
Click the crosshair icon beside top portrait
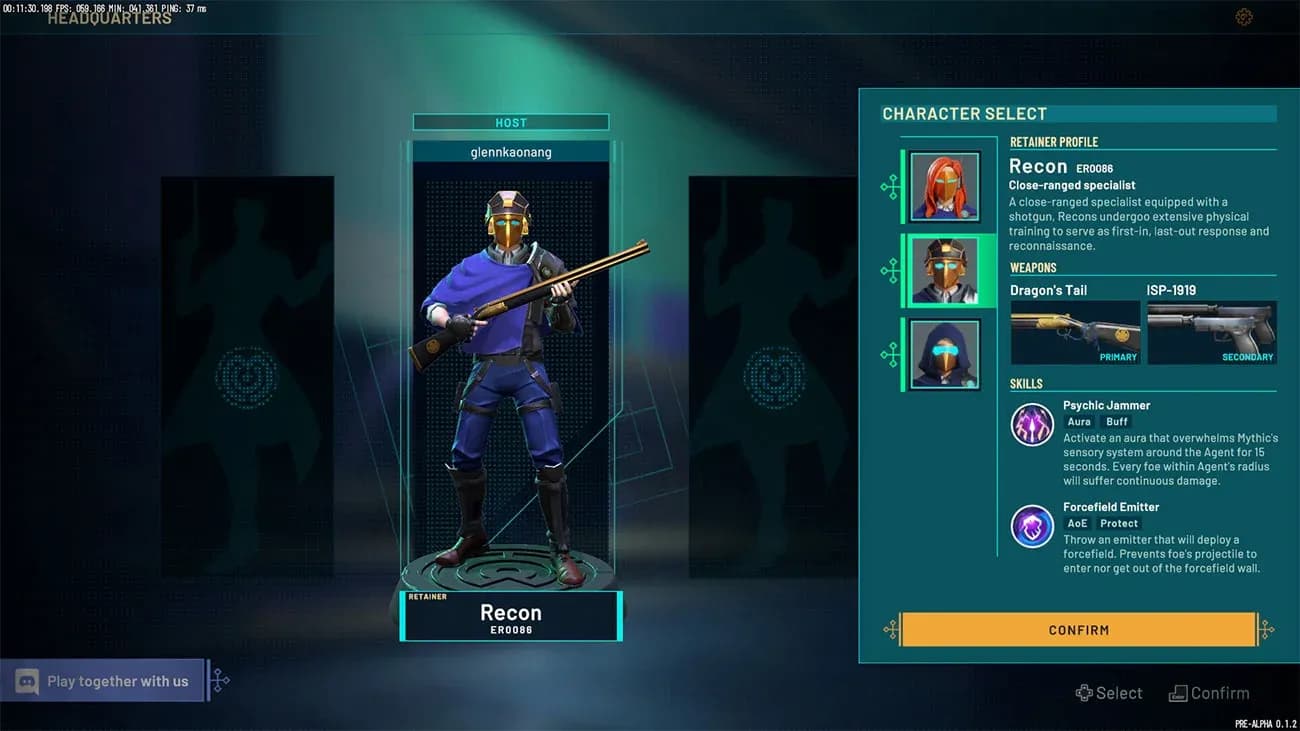pyautogui.click(x=889, y=185)
